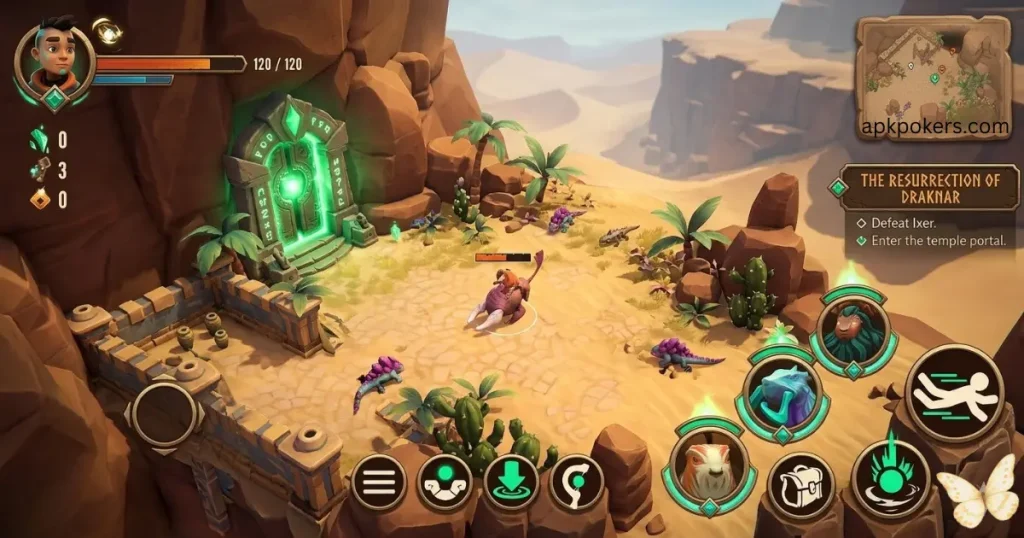
Task: Select the curved staff ability icon
Action: [x=577, y=483]
